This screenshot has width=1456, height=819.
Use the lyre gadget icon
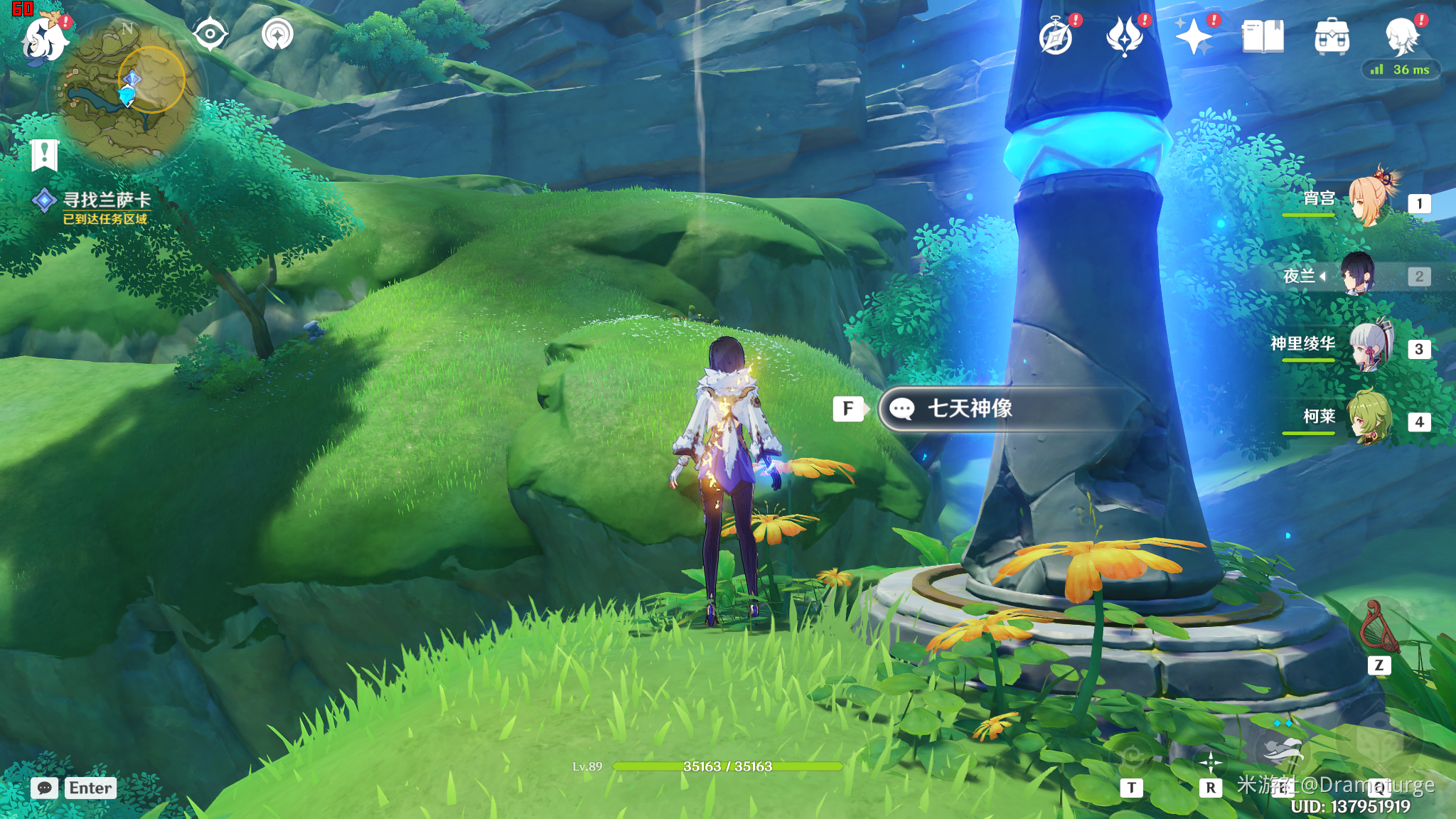point(1379,627)
